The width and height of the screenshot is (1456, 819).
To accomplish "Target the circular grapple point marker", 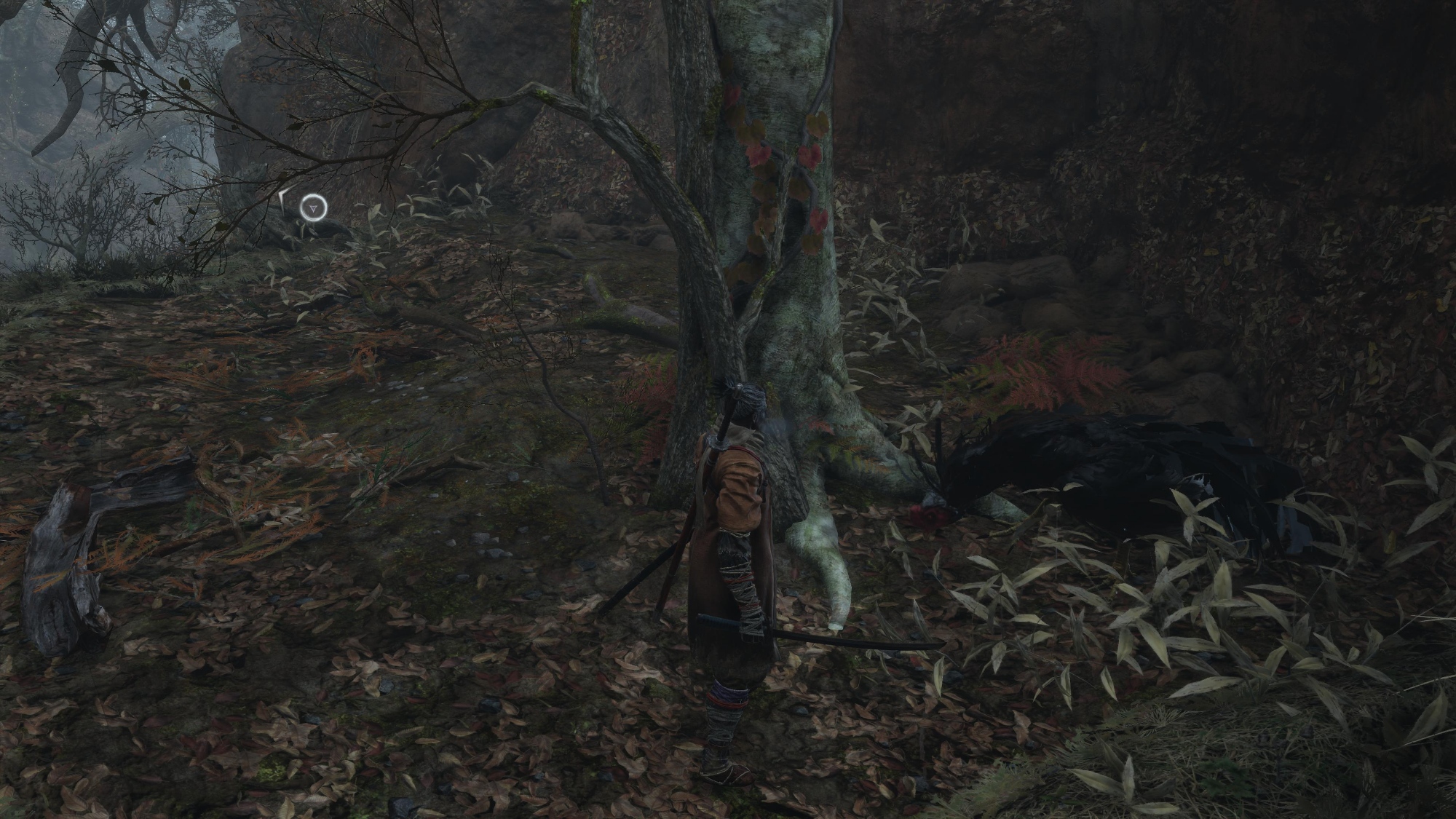I will [x=312, y=209].
